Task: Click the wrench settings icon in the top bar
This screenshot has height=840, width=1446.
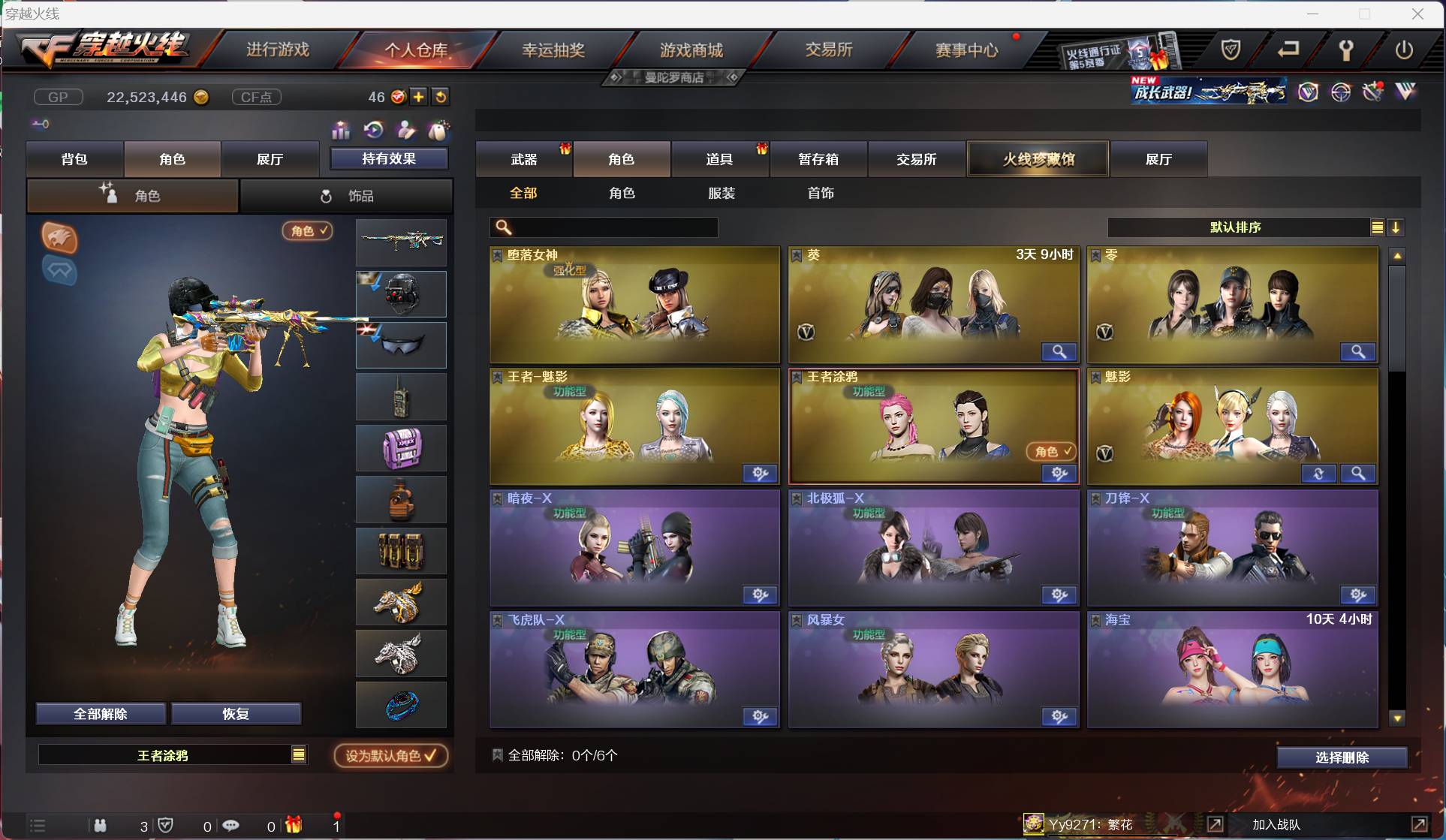Action: point(1346,50)
